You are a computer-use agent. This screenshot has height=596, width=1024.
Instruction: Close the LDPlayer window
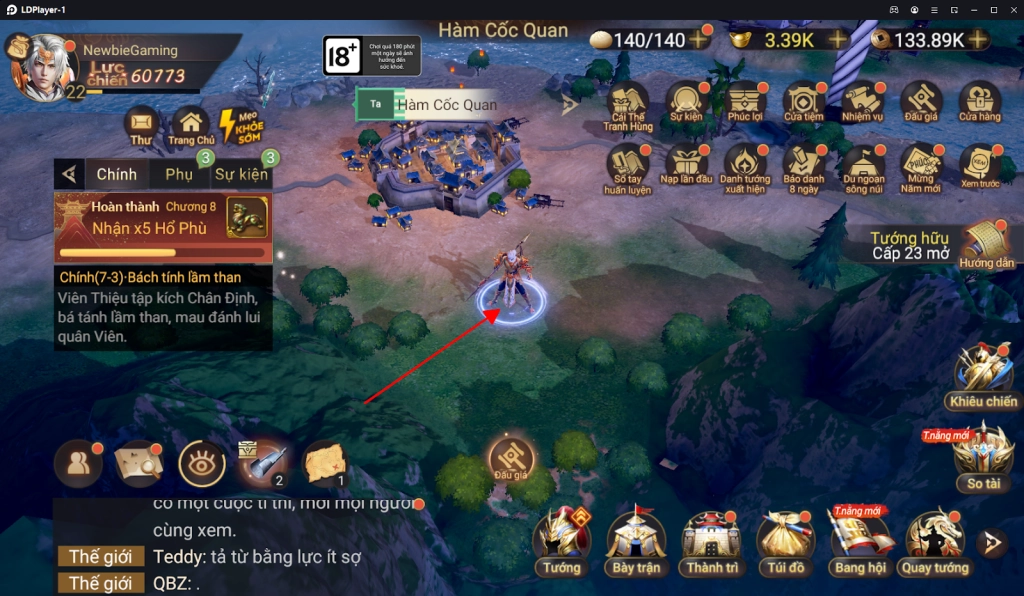click(x=1012, y=9)
